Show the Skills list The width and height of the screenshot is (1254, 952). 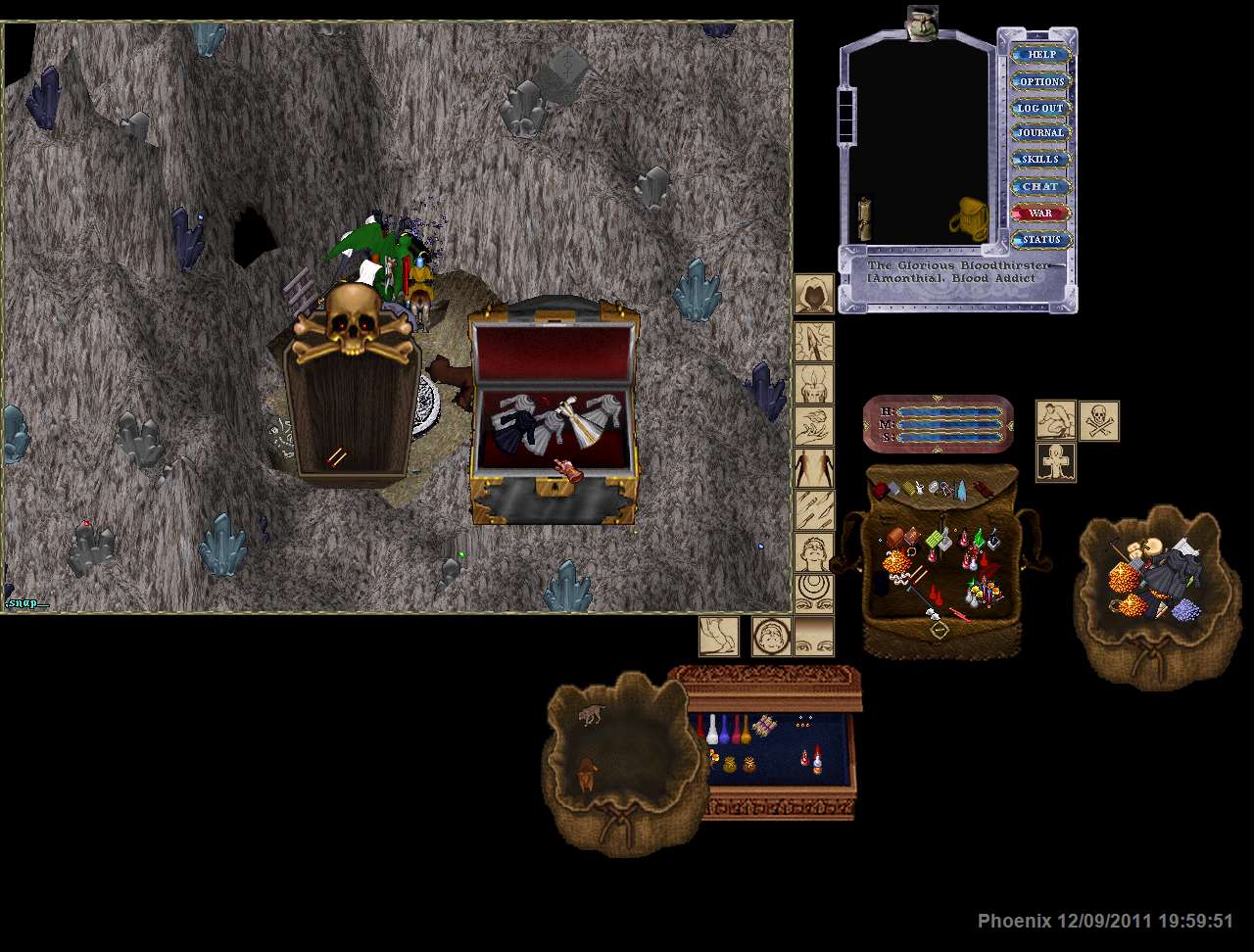click(1041, 160)
